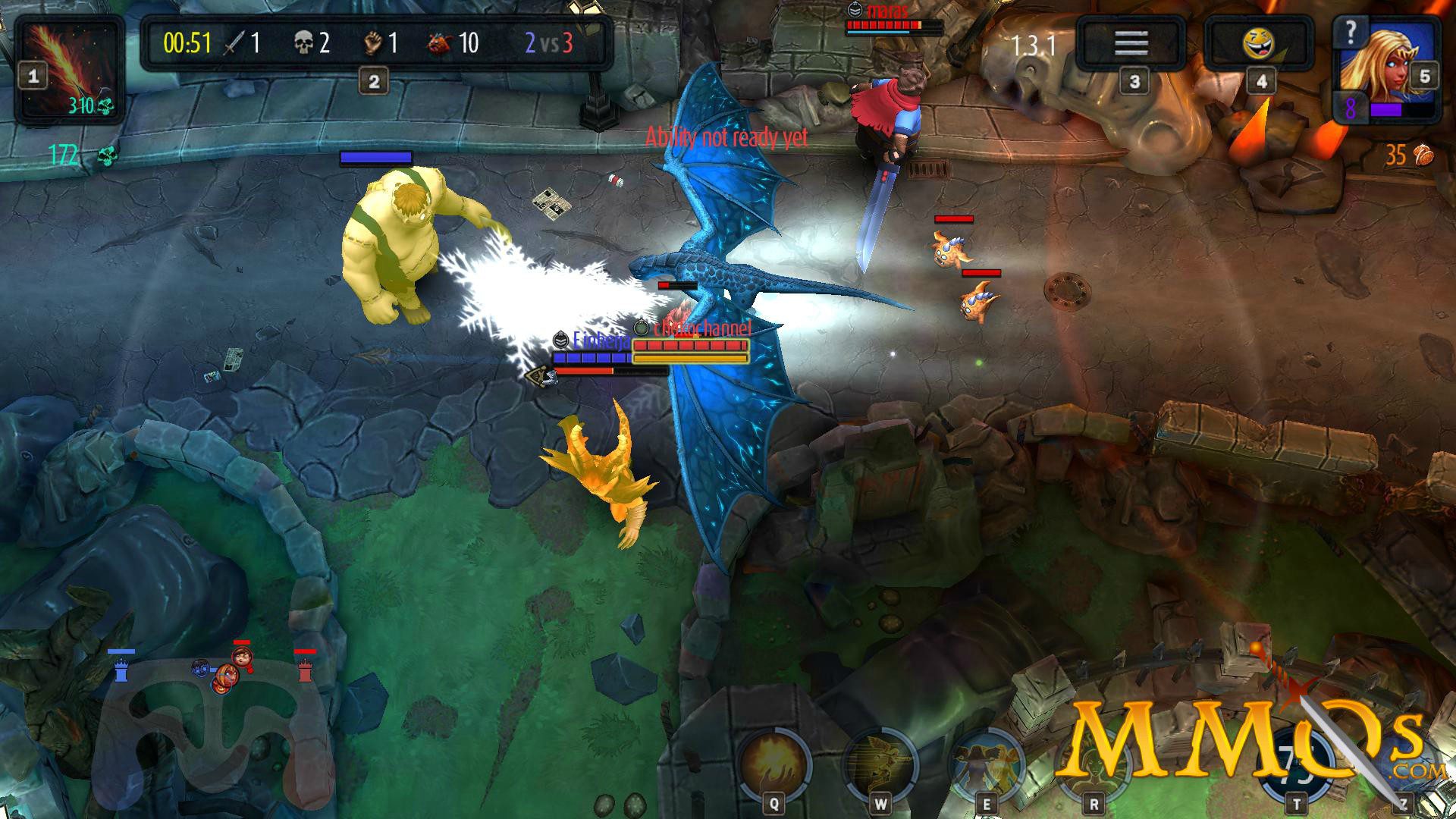Open the hamburger menu above hotkey 3
Viewport: 1456px width, 819px height.
coord(1130,42)
